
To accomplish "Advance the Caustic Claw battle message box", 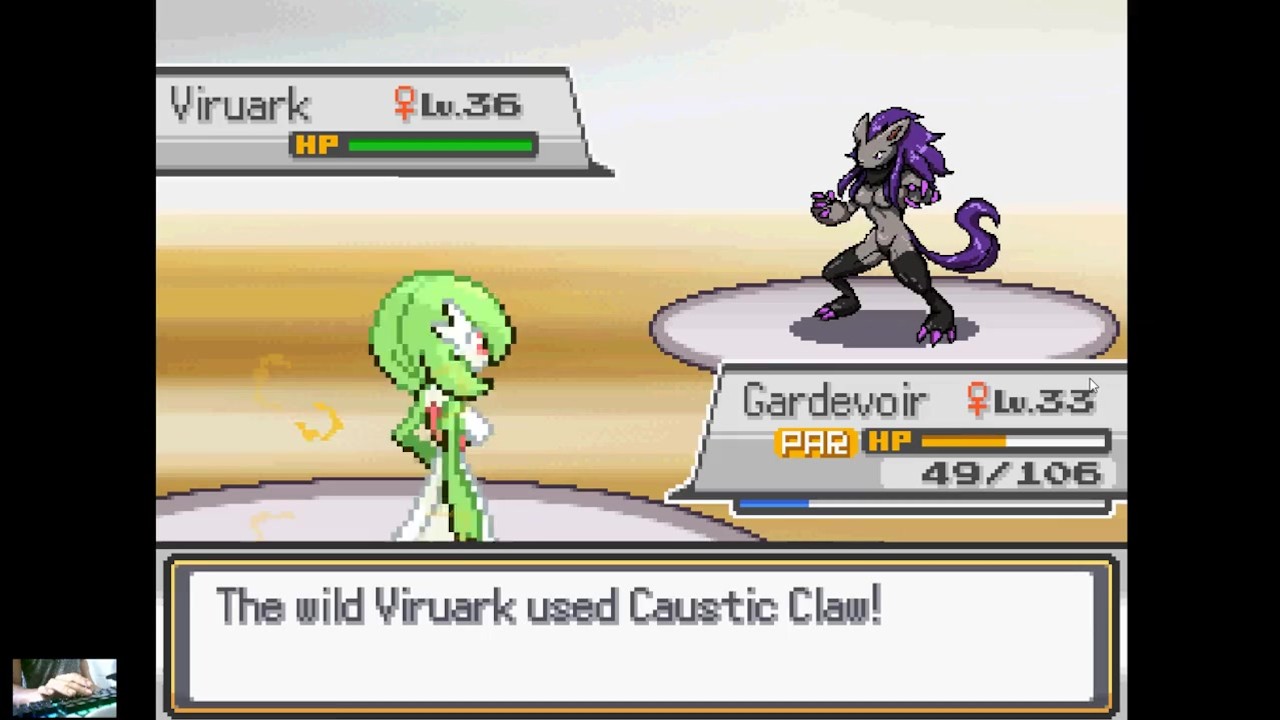I will click(x=640, y=633).
